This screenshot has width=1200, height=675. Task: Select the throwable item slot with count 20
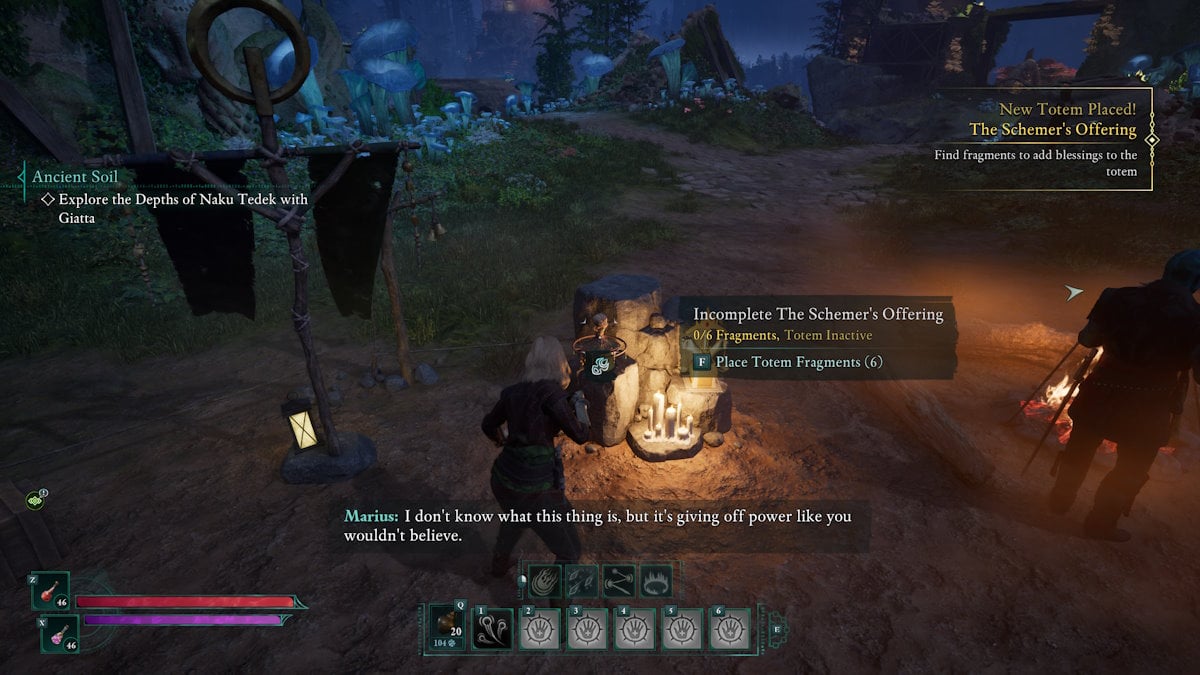pos(447,628)
